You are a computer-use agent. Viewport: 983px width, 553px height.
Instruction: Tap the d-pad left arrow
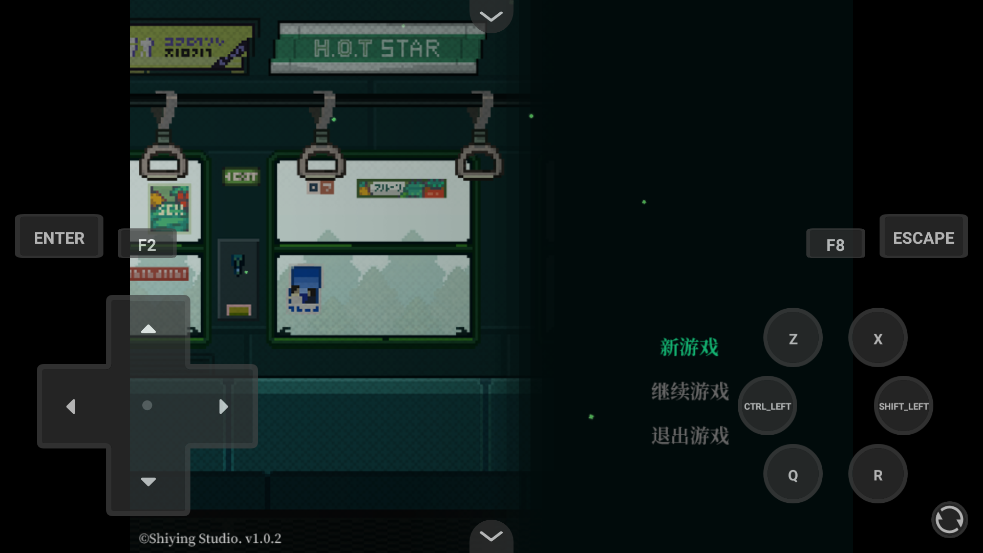coord(71,406)
